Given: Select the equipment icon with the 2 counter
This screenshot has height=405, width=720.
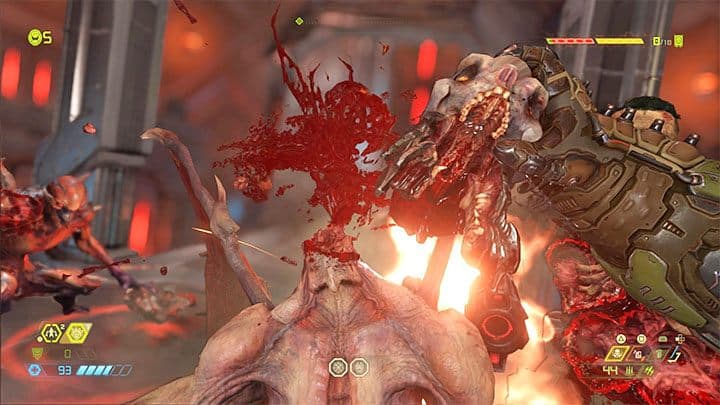Looking at the screenshot, I should click(50, 332).
